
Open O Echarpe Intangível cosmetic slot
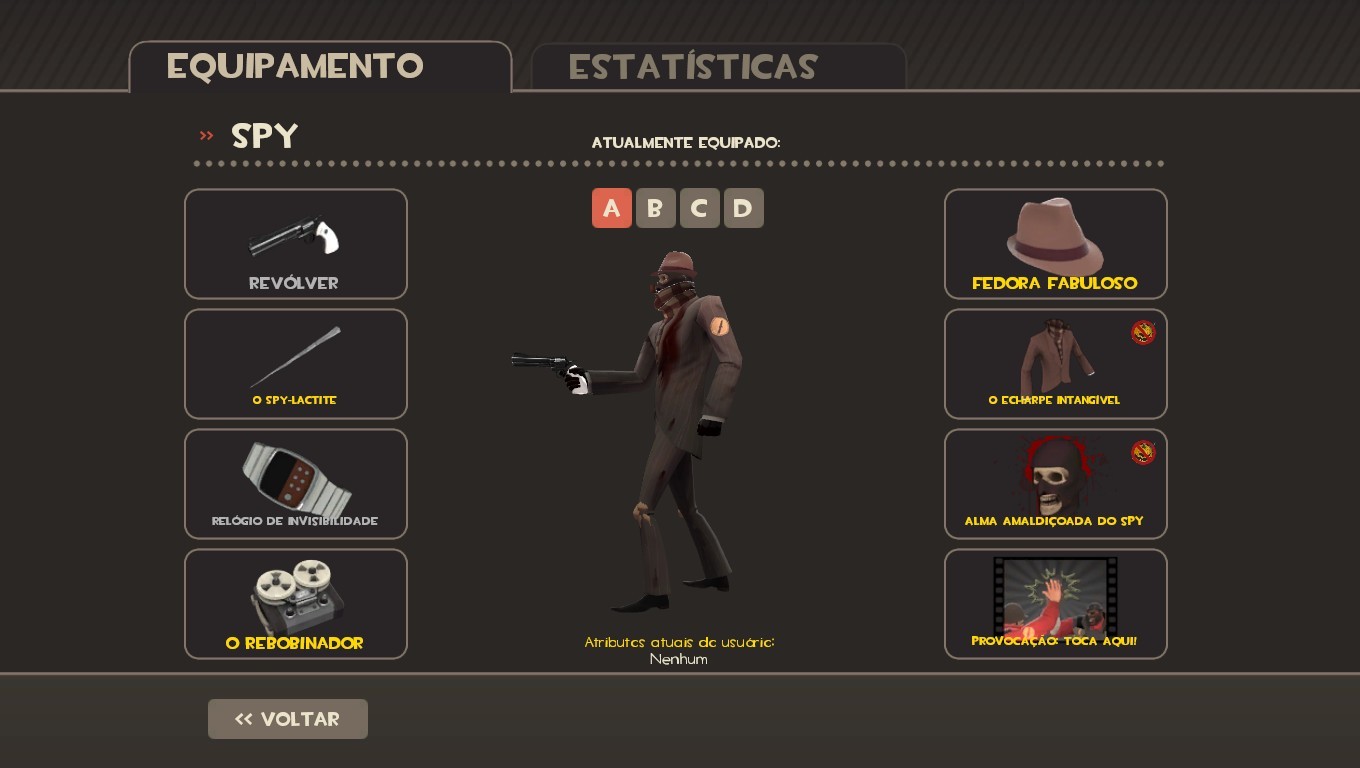pos(1055,363)
